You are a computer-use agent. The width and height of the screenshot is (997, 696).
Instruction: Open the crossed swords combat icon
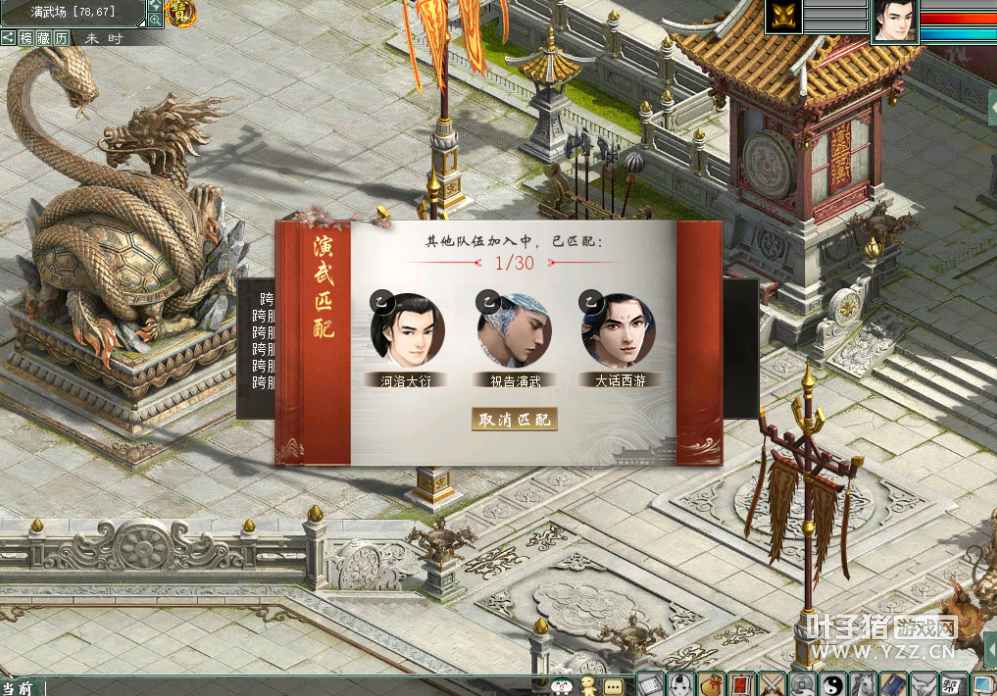773,685
